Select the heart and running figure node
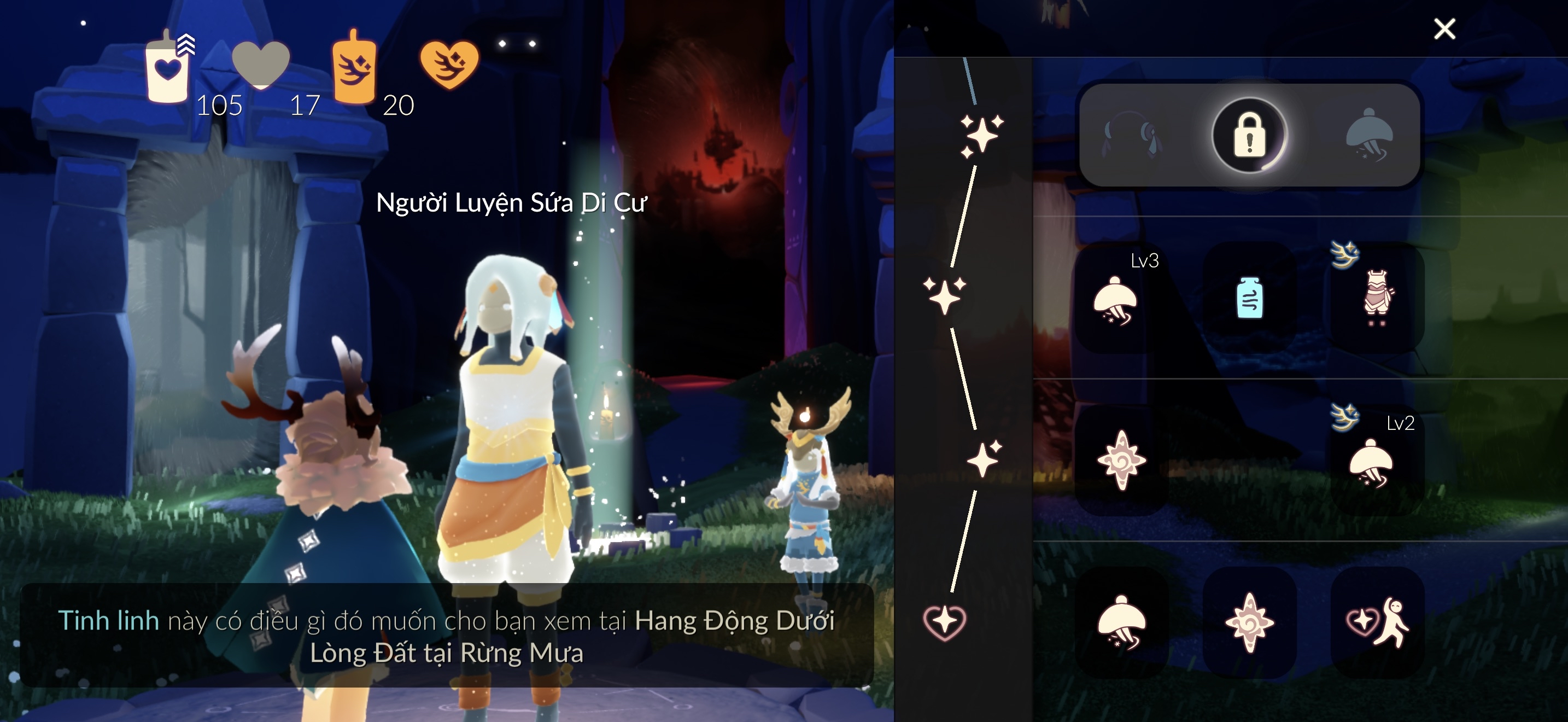Viewport: 1568px width, 722px height. (1378, 622)
